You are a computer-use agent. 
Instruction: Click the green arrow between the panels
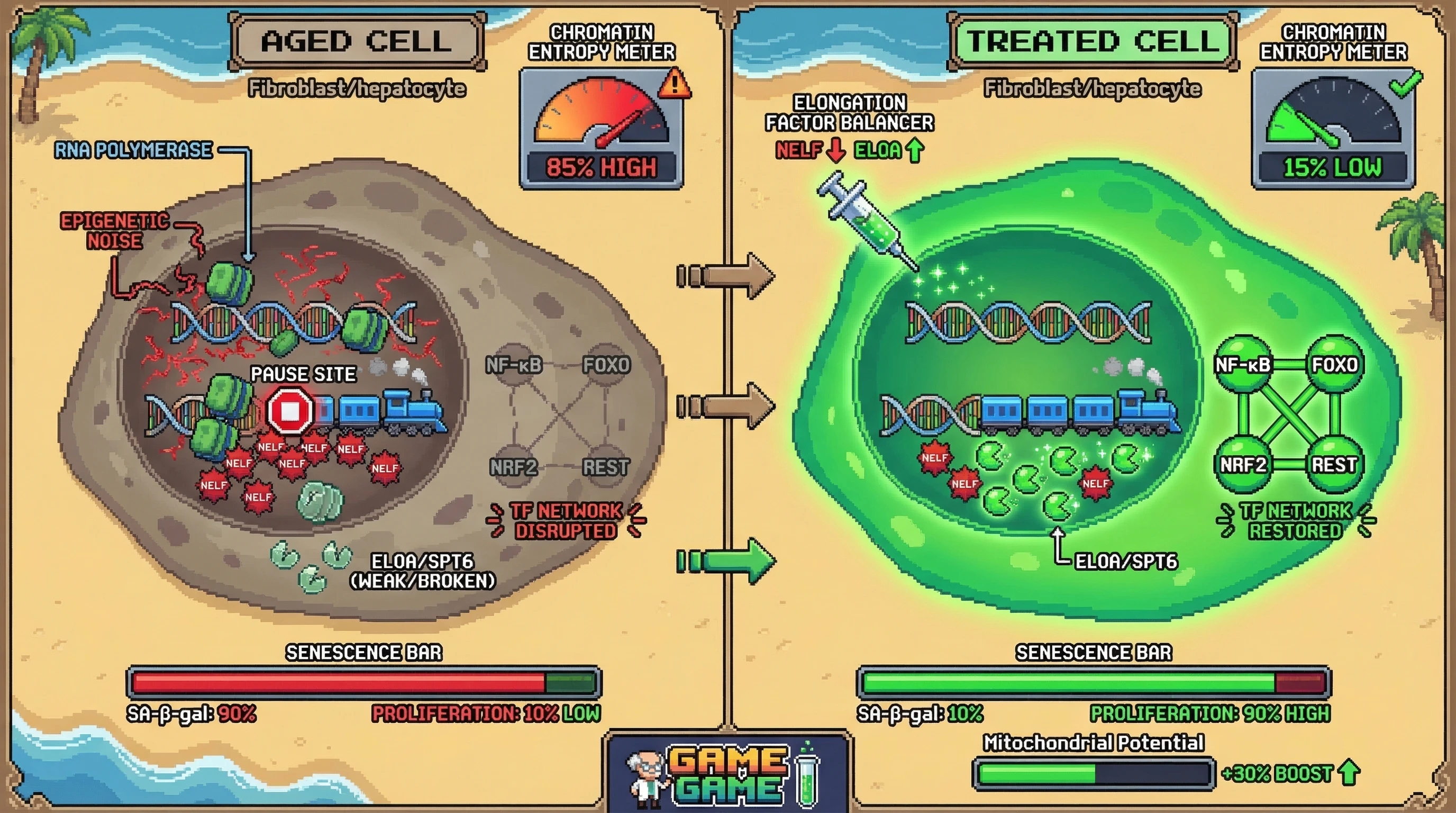[727, 561]
